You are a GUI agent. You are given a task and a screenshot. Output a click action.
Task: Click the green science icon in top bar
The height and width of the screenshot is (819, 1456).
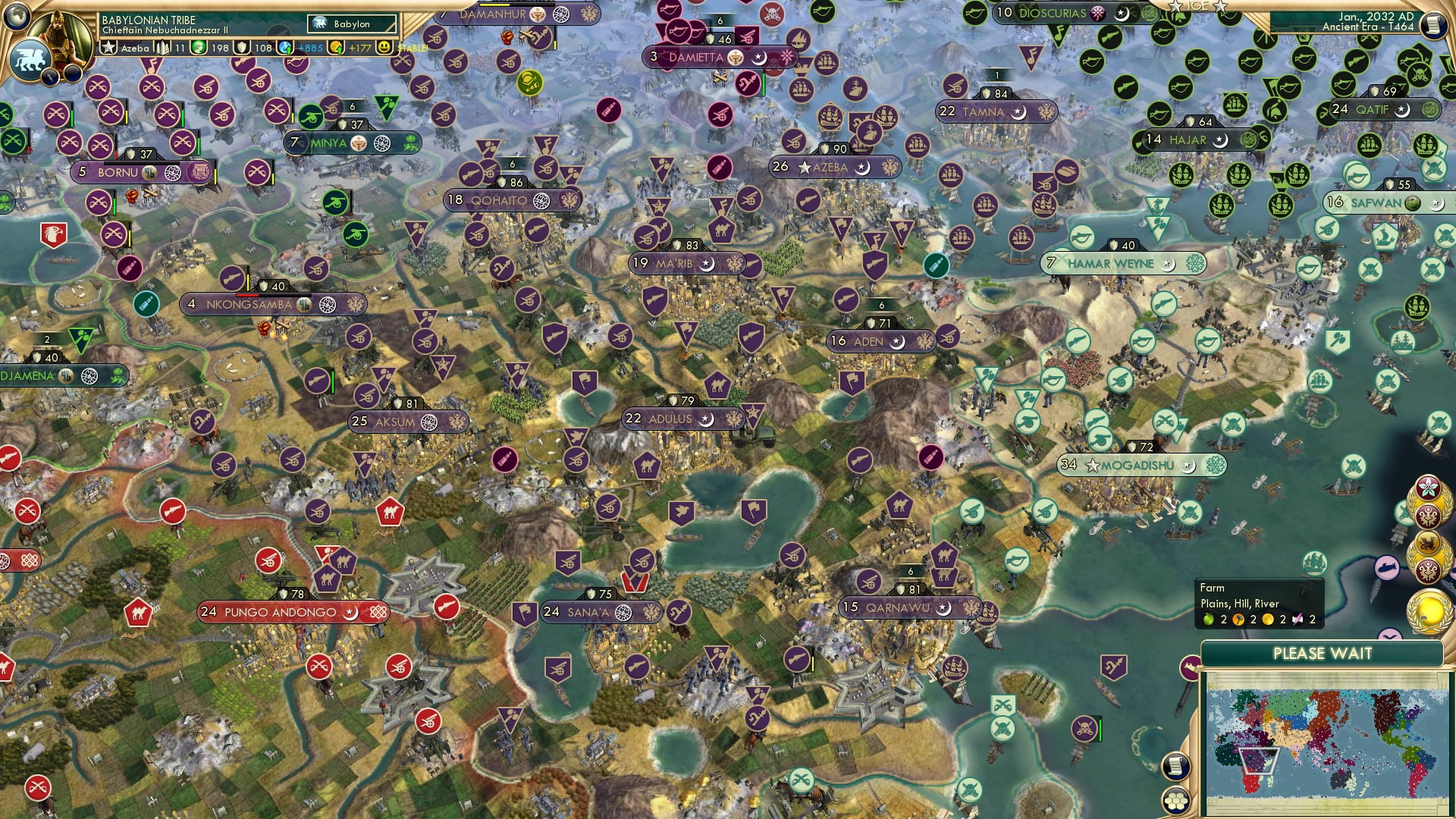pyautogui.click(x=197, y=48)
